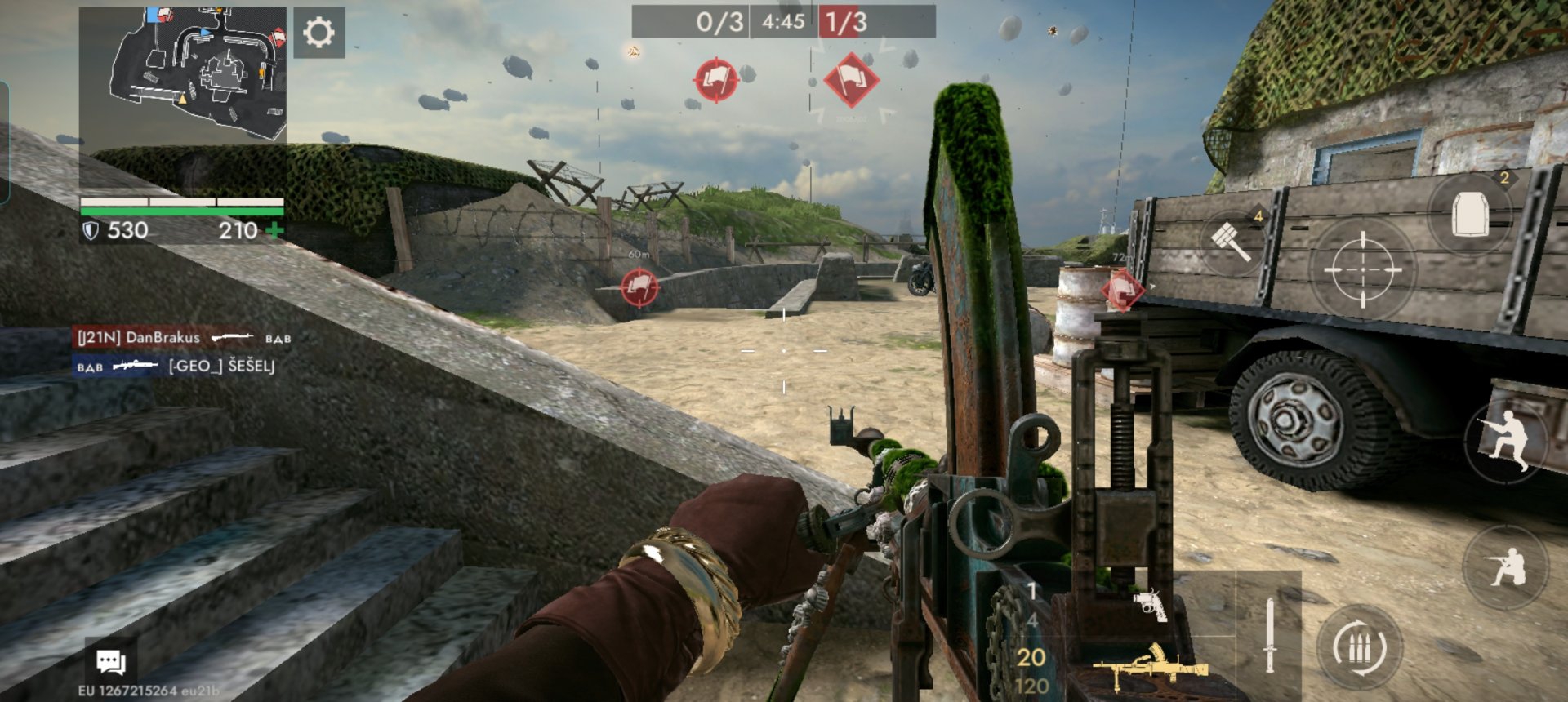
Task: Switch to the revolver sidearm
Action: pyautogui.click(x=1151, y=606)
